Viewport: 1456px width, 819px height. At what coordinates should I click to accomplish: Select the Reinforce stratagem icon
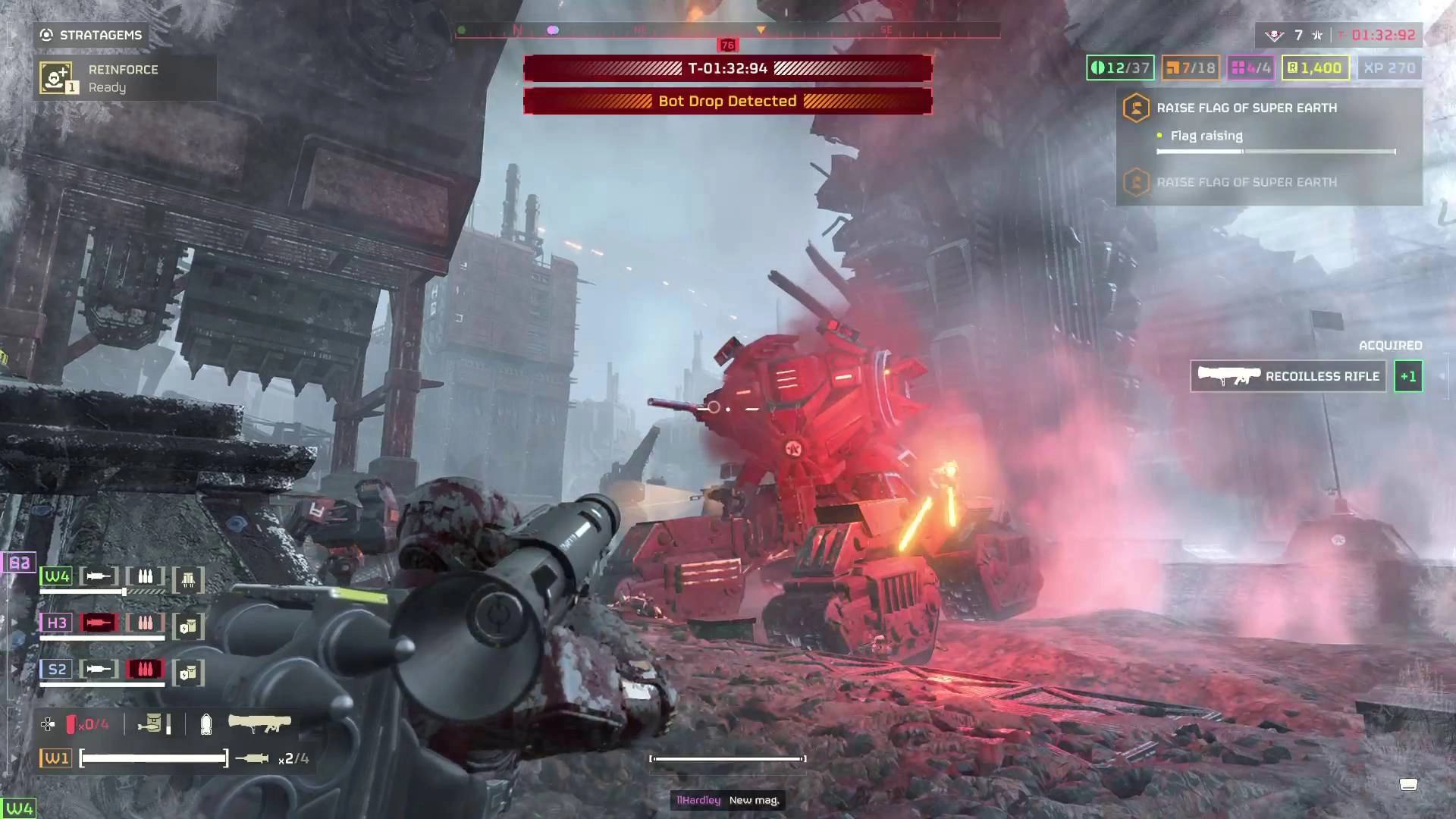[56, 77]
